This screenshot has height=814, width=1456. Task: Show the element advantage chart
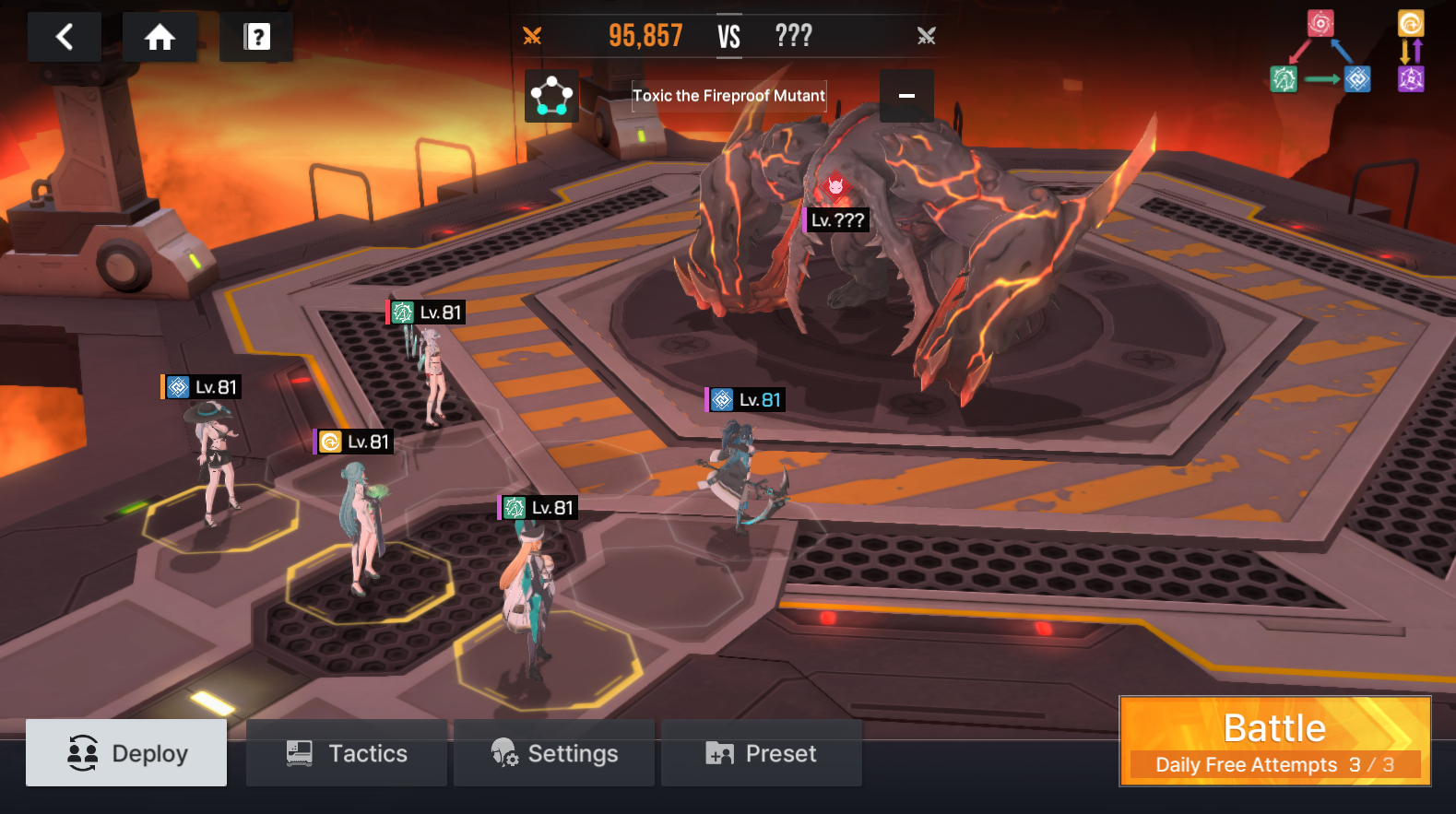[x=1346, y=53]
